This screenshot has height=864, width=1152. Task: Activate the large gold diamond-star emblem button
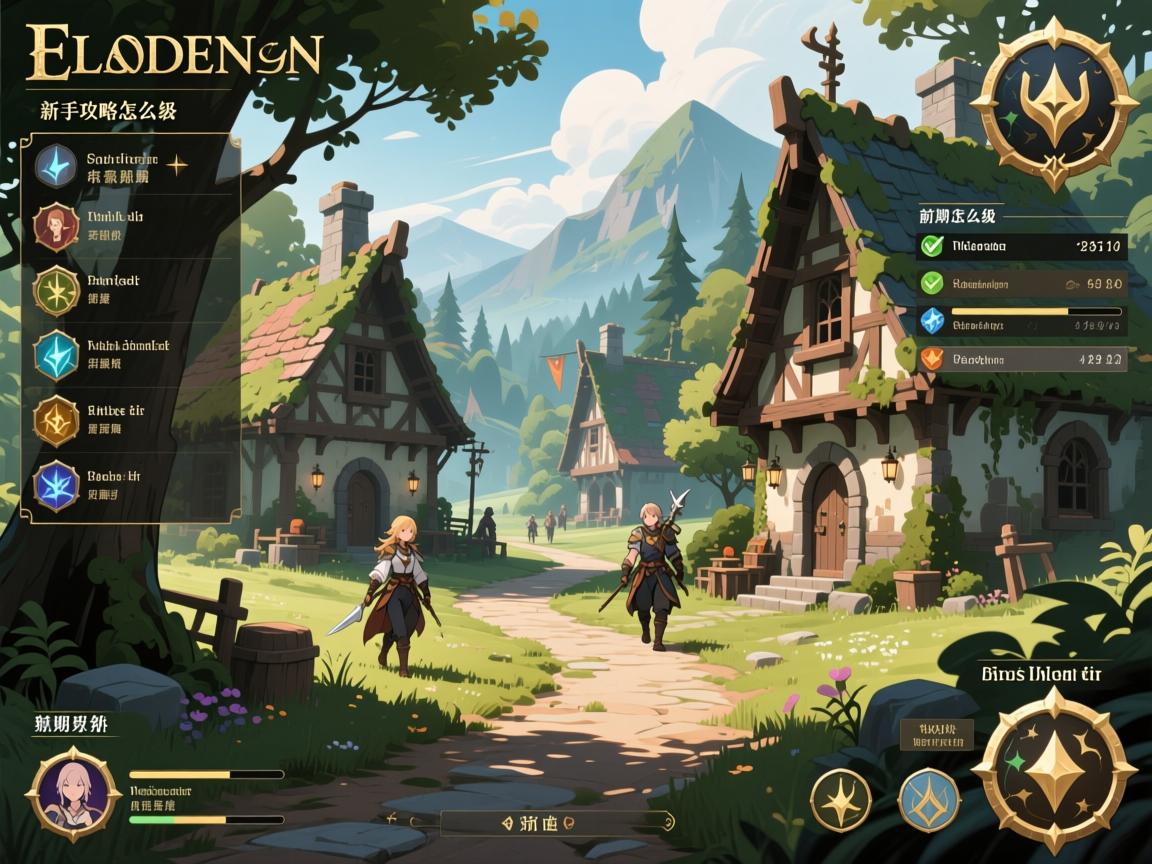pyautogui.click(x=1054, y=770)
